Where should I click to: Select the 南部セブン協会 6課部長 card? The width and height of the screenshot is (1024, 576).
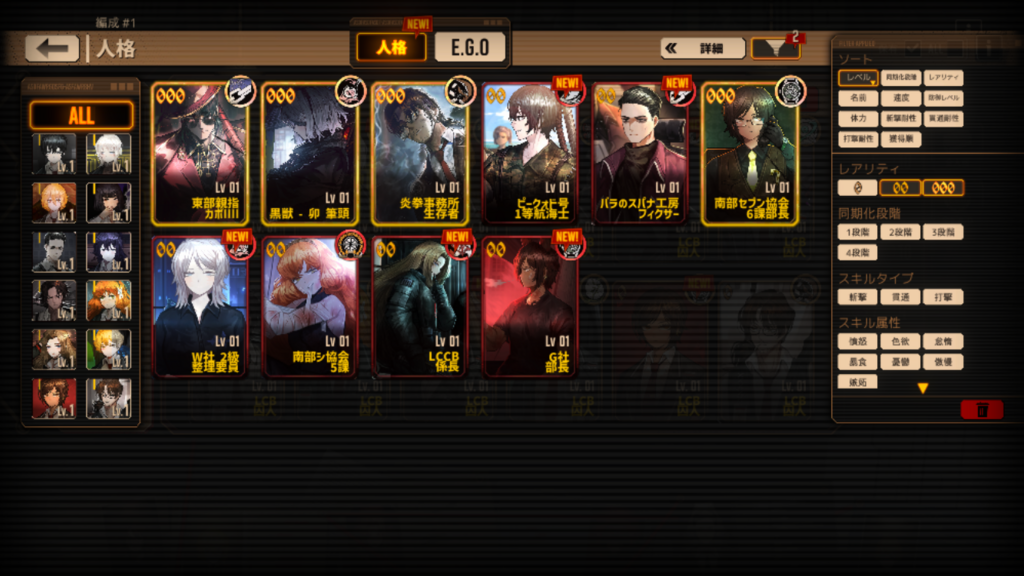click(x=750, y=154)
